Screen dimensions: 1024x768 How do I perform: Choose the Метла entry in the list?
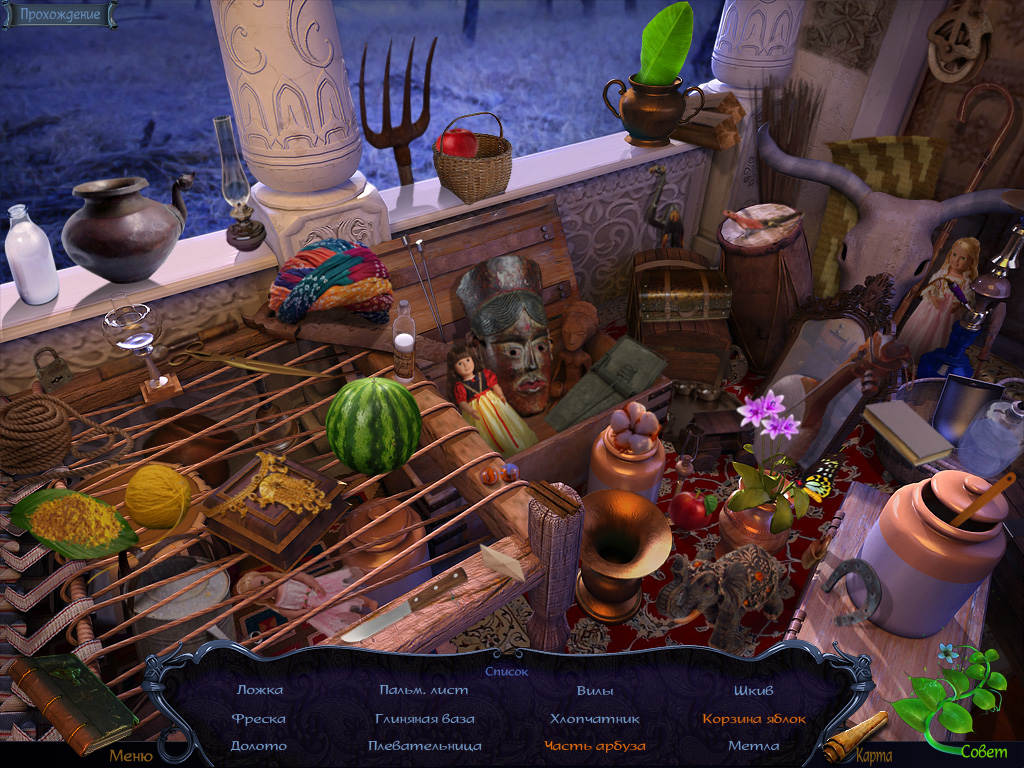753,746
